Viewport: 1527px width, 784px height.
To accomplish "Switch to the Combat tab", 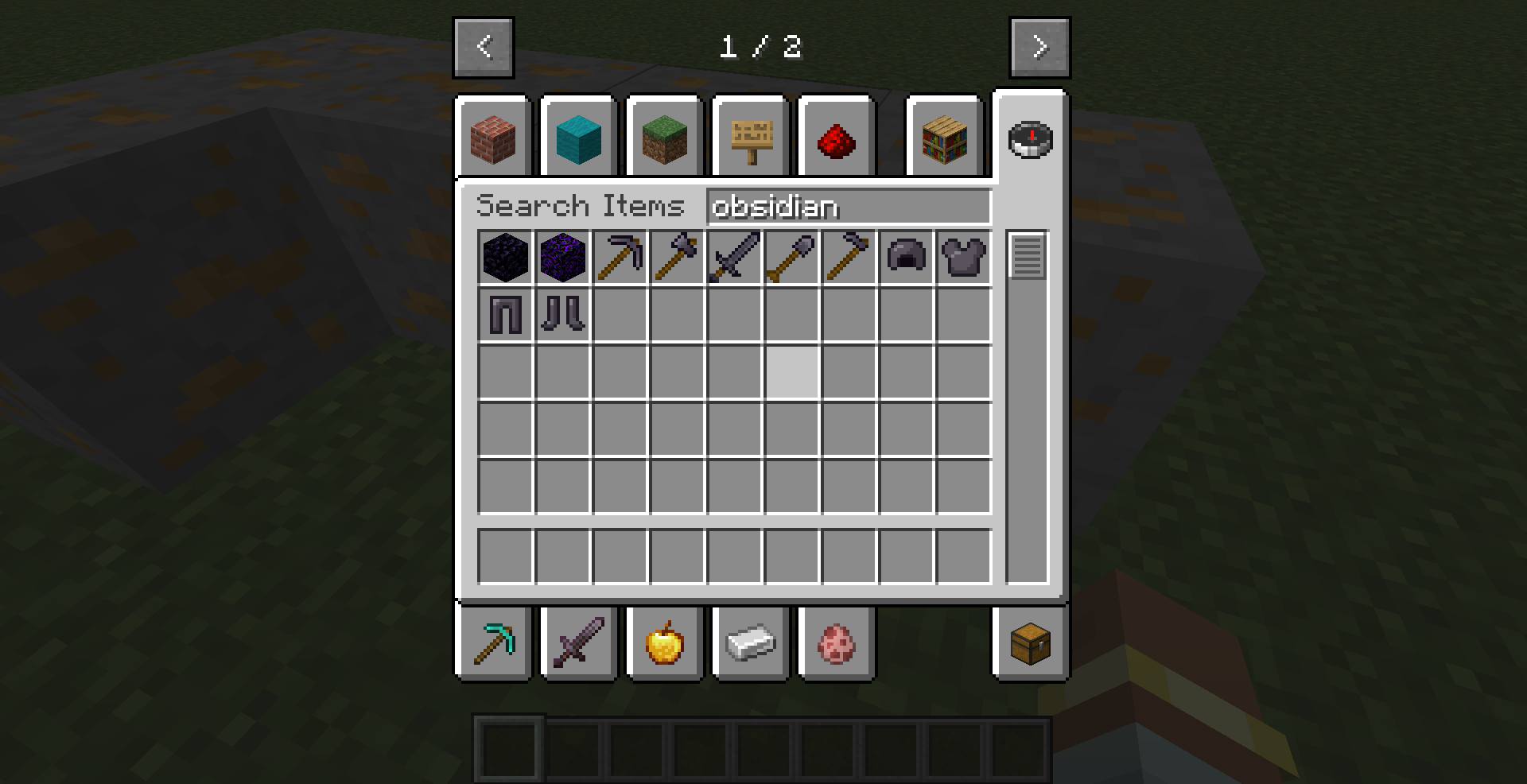I will (578, 643).
